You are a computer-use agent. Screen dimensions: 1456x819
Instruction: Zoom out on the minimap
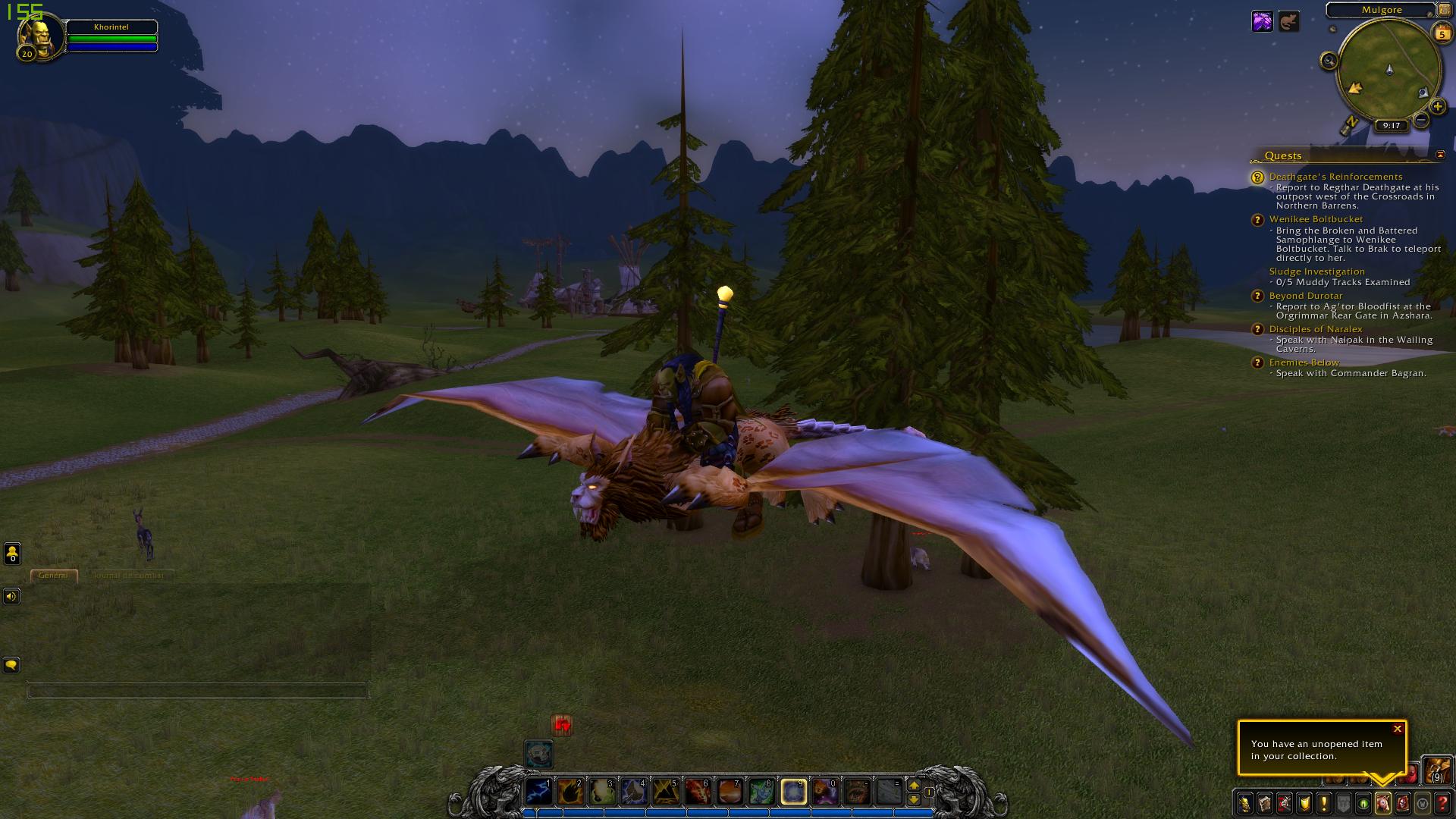coord(1422,120)
